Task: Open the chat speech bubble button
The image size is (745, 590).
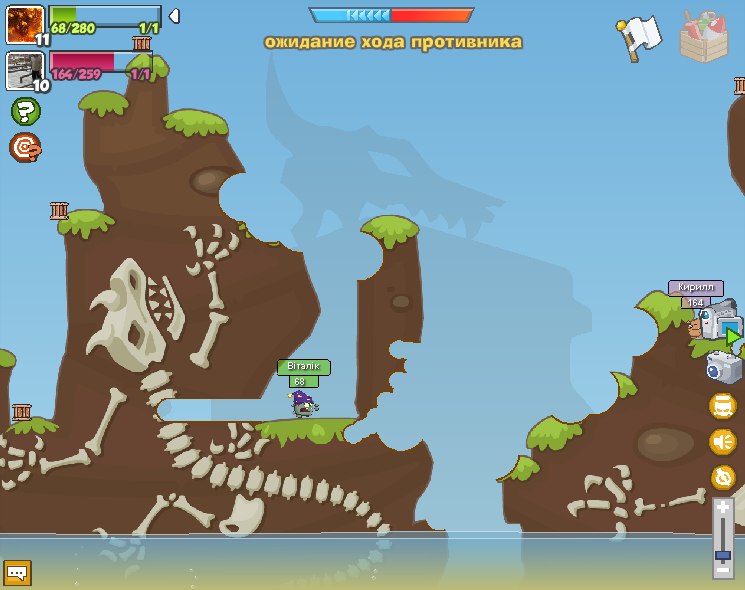Action: [18, 572]
